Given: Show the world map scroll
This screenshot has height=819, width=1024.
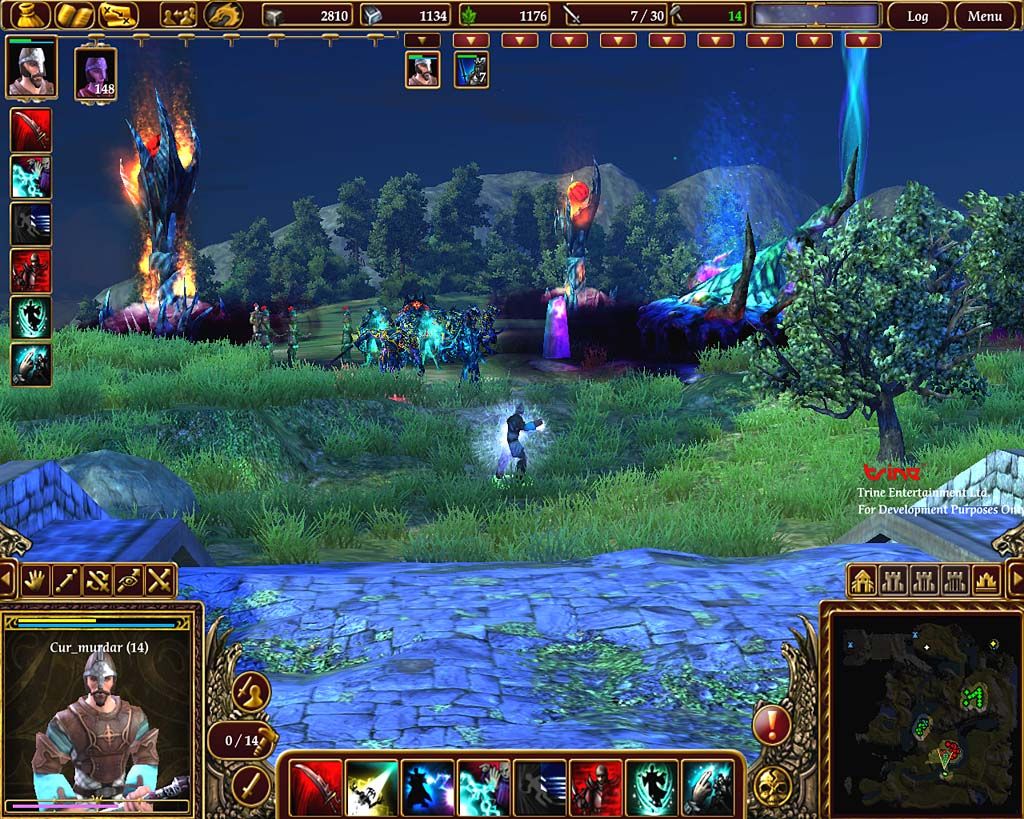Looking at the screenshot, I should pos(119,15).
